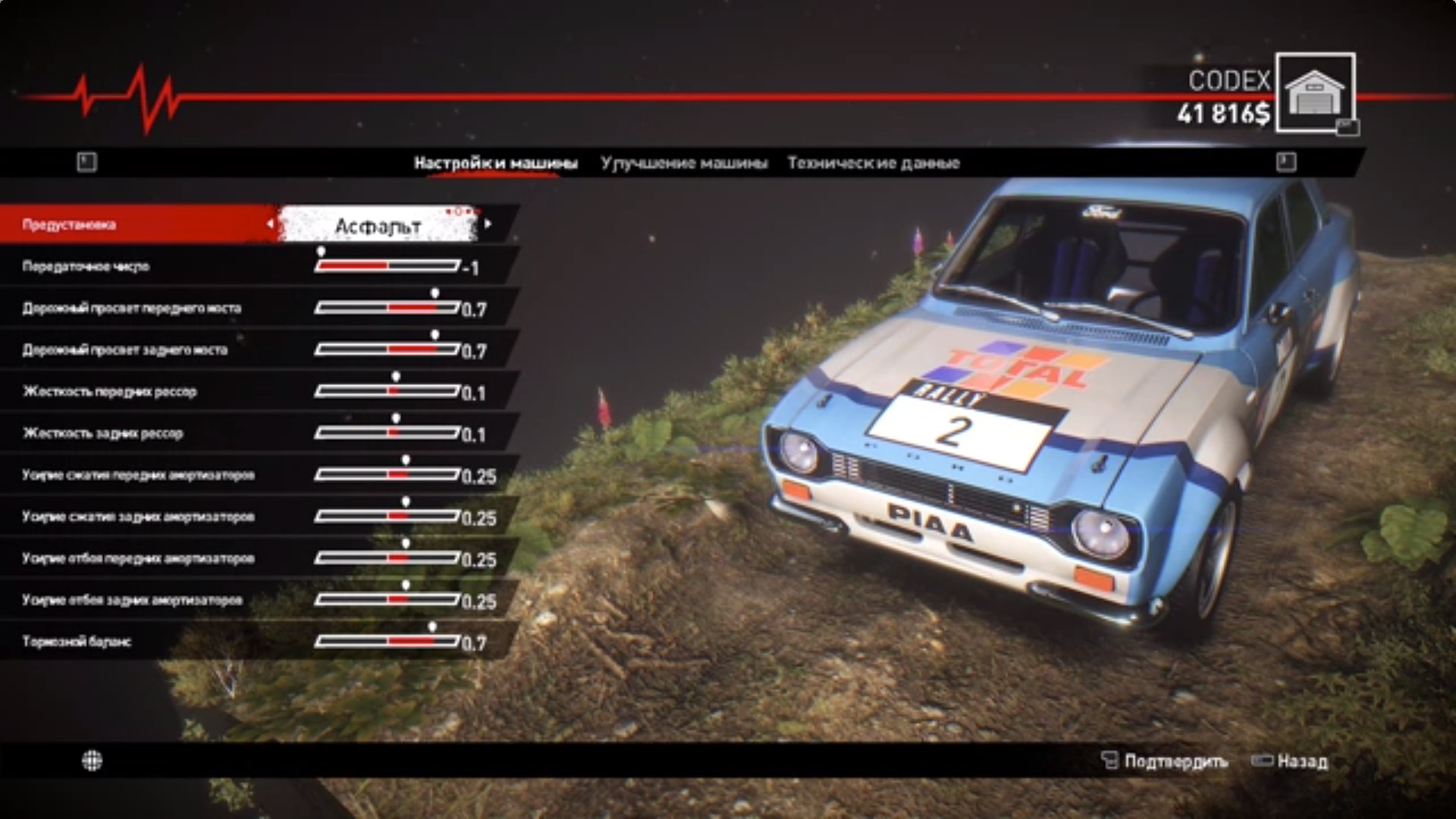1456x819 pixels.
Task: Switch to the Настройки машины tab
Action: point(495,163)
